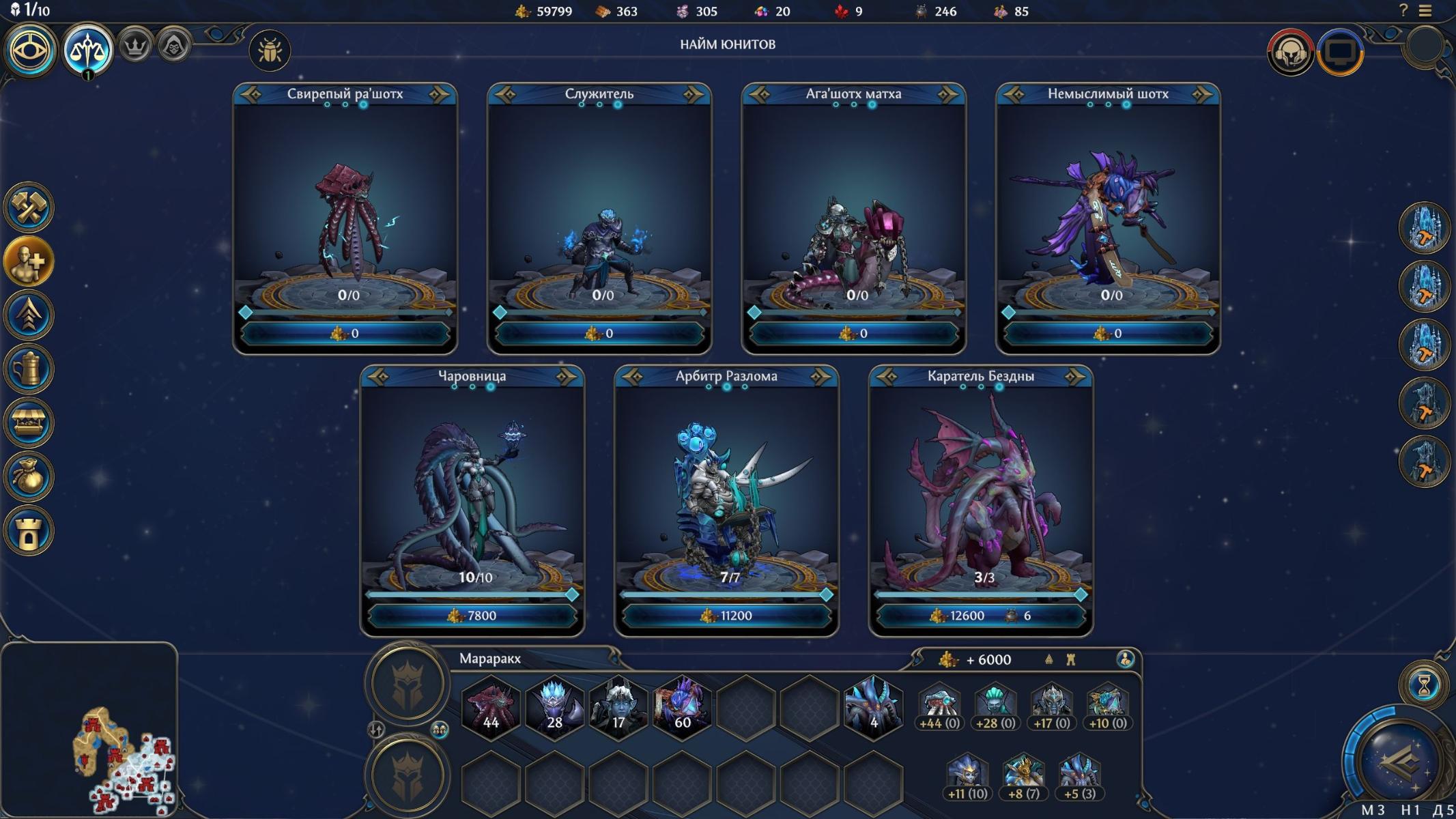
Task: Open the hammers build menu
Action: 29,207
